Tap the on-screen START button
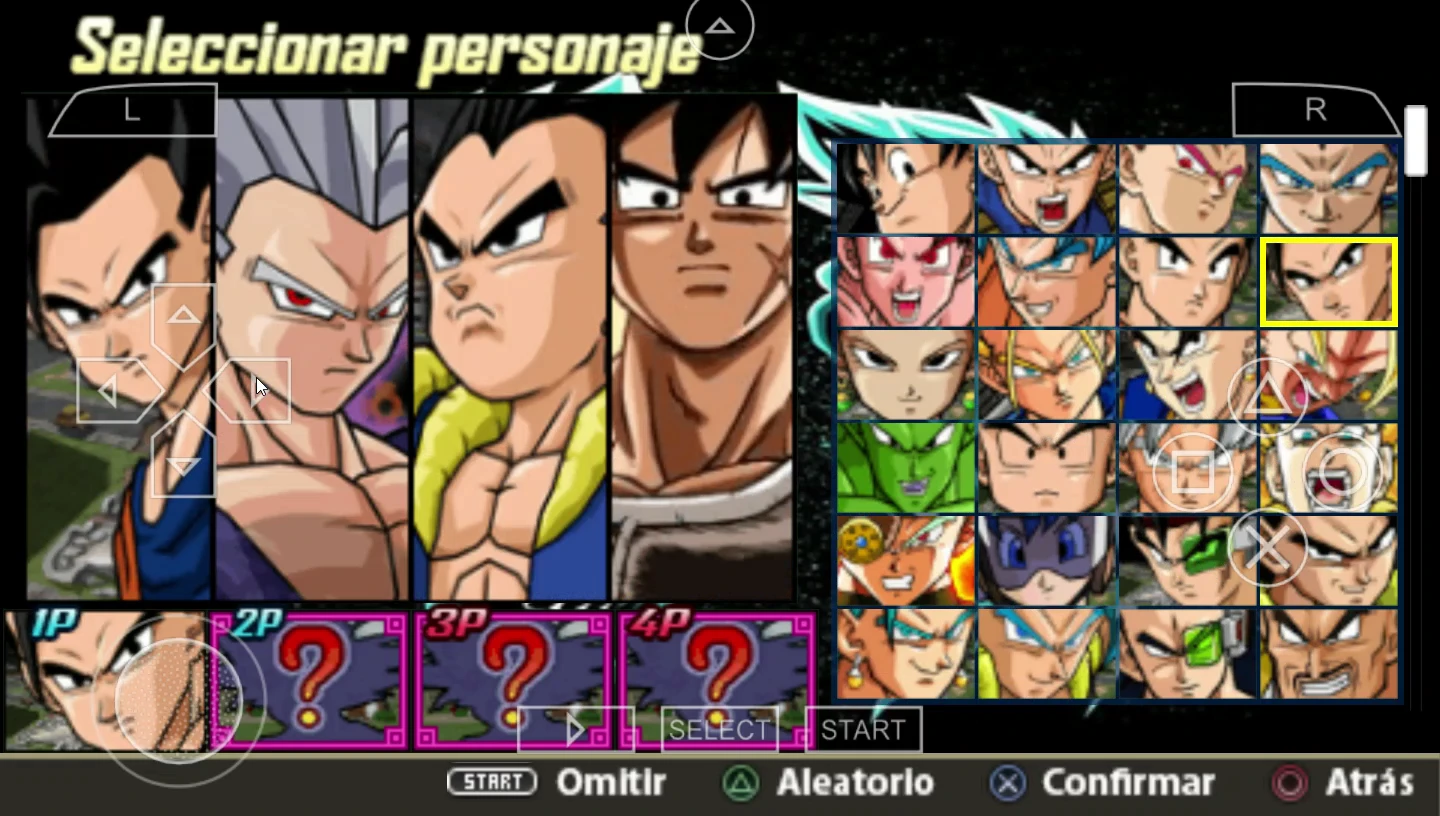The image size is (1440, 816). 863,730
